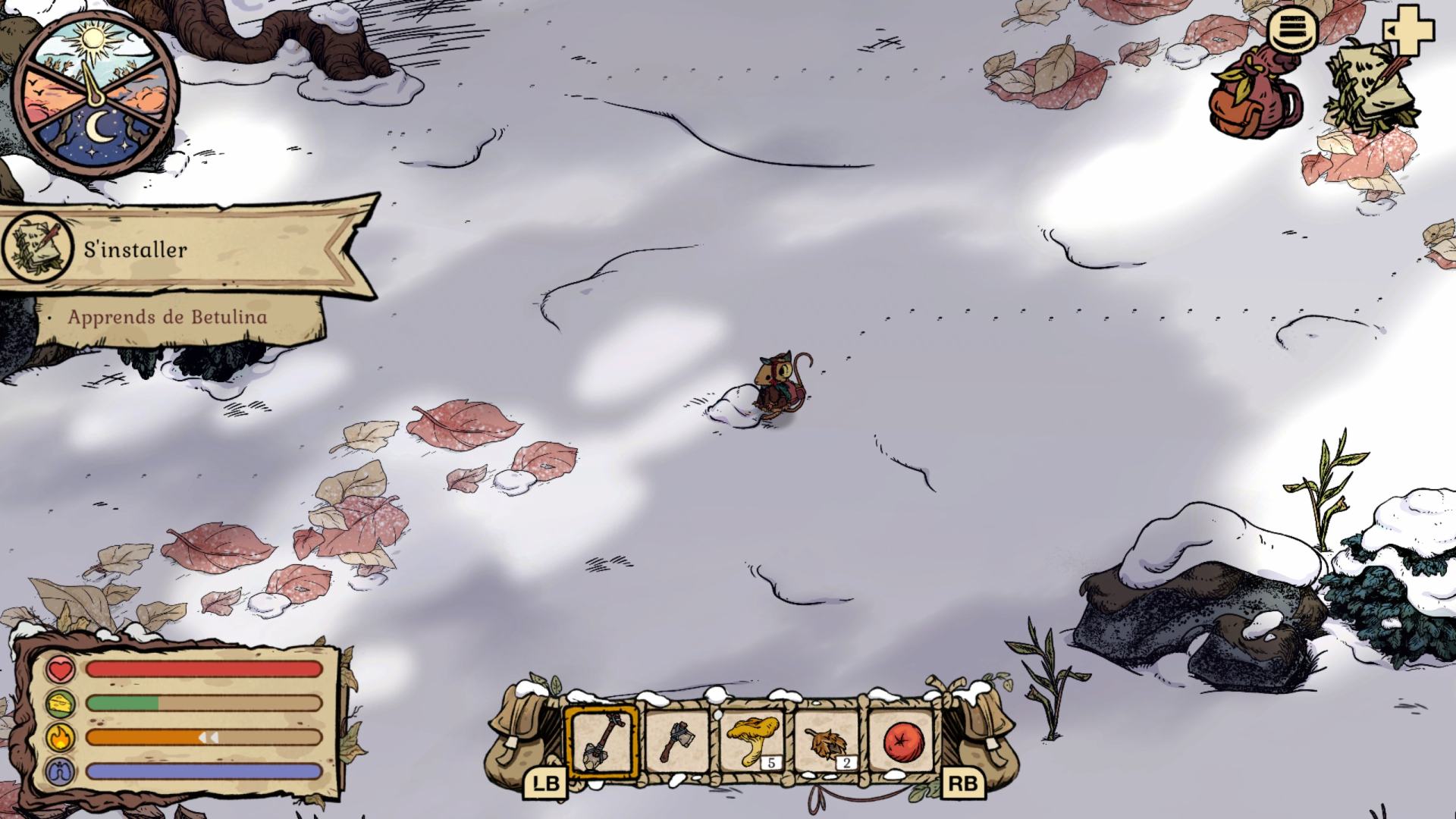Open the backpack inventory icon

click(1255, 95)
